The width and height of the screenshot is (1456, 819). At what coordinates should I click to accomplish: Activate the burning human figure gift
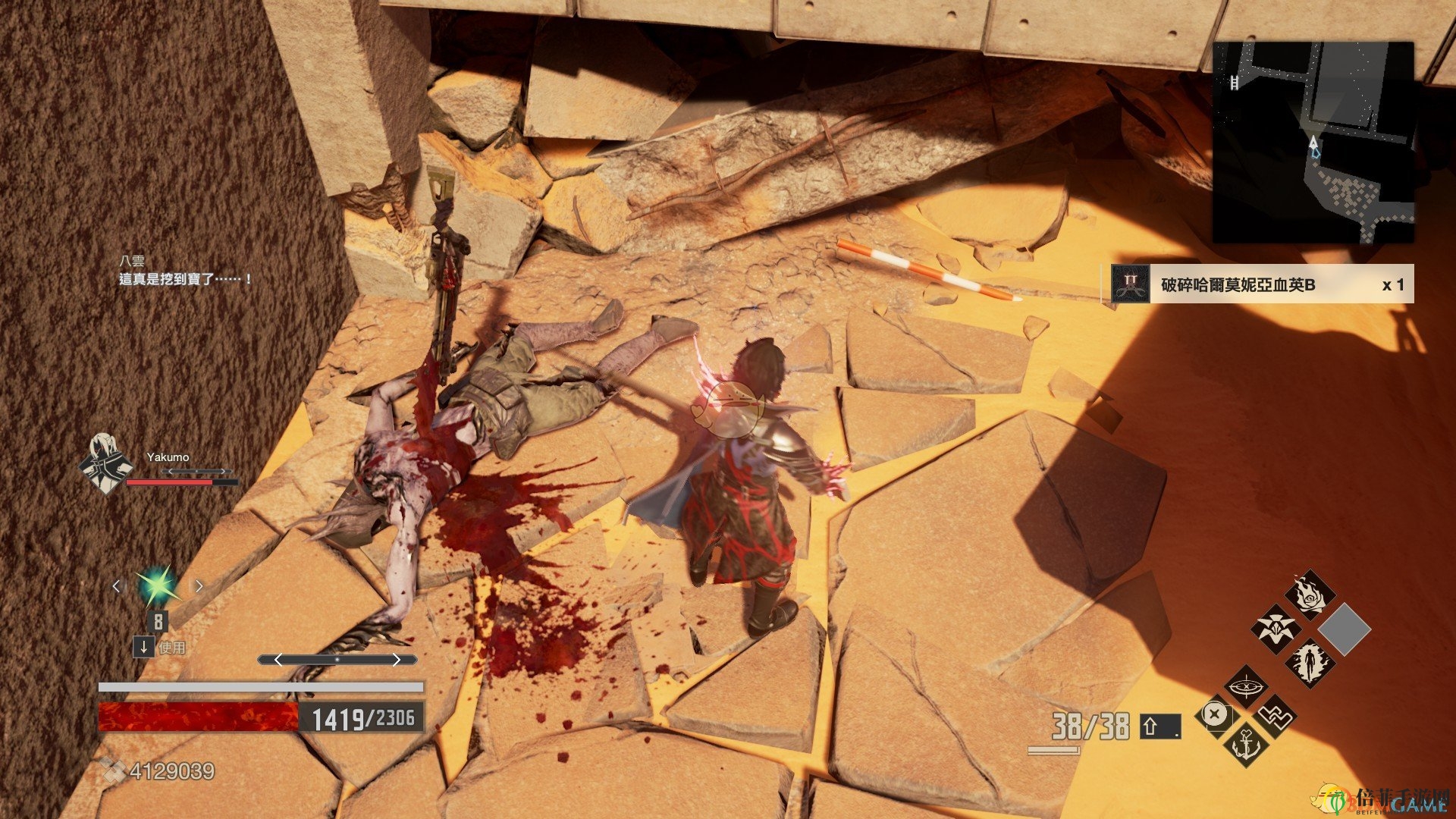(x=1310, y=662)
